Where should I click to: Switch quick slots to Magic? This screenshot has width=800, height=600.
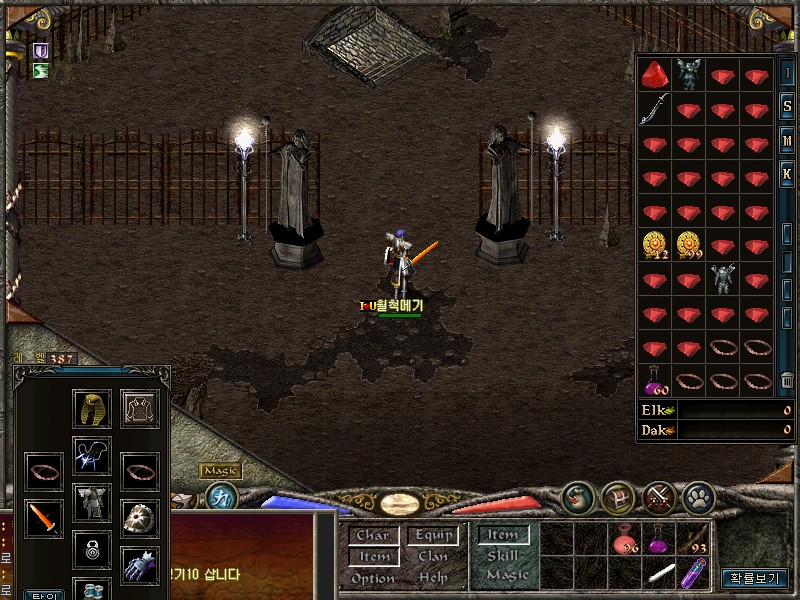(x=506, y=576)
